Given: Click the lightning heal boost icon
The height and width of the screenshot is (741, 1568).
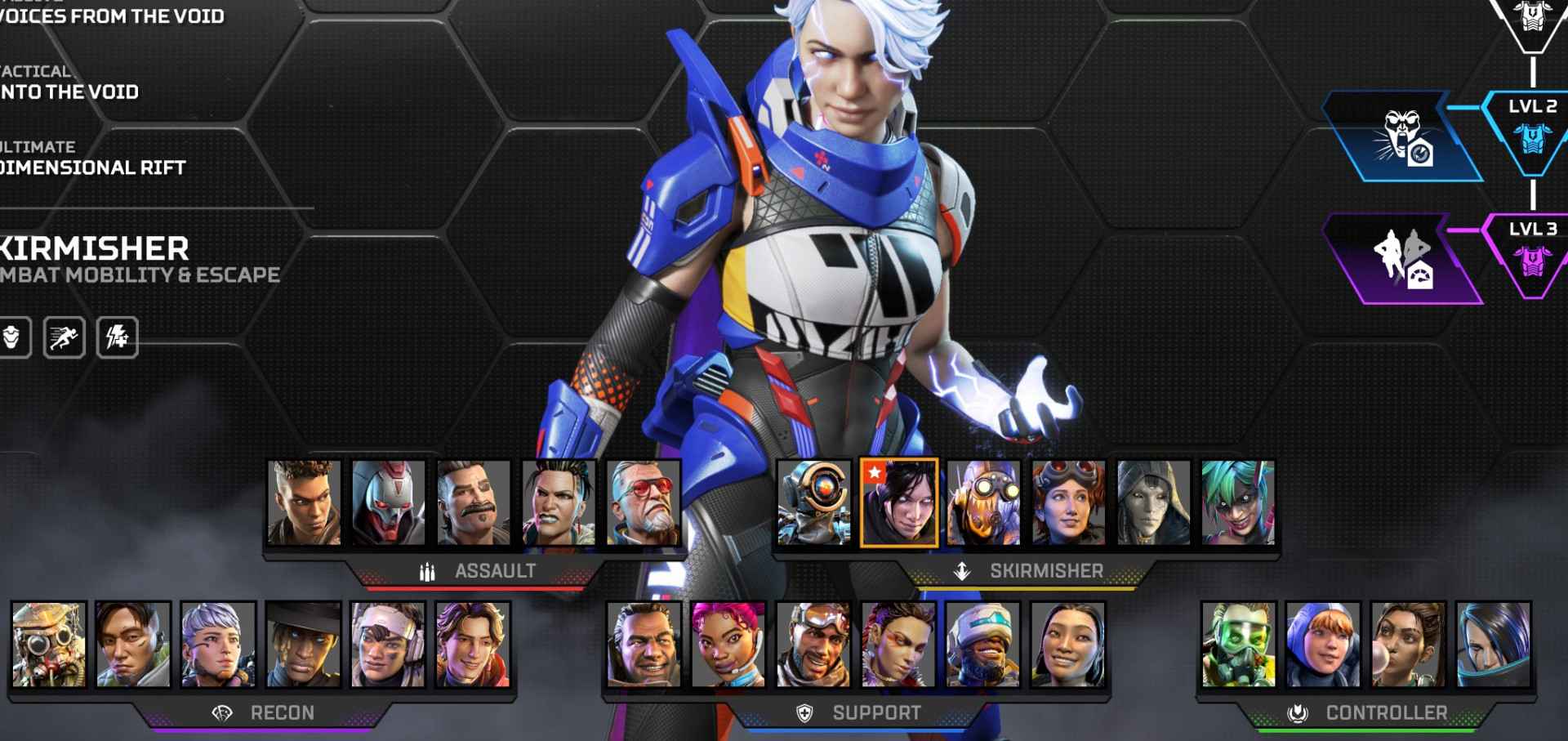Looking at the screenshot, I should (119, 335).
